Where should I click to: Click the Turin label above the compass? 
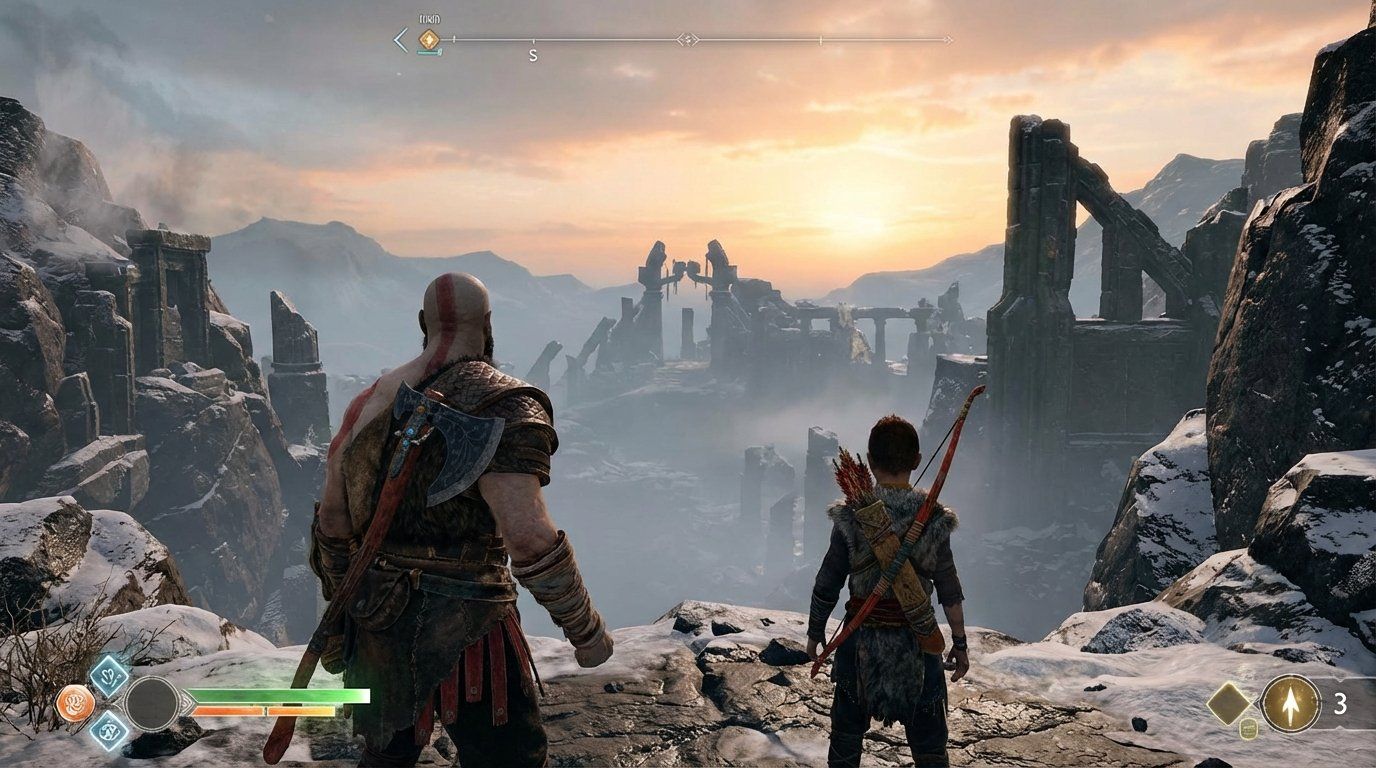[x=429, y=20]
